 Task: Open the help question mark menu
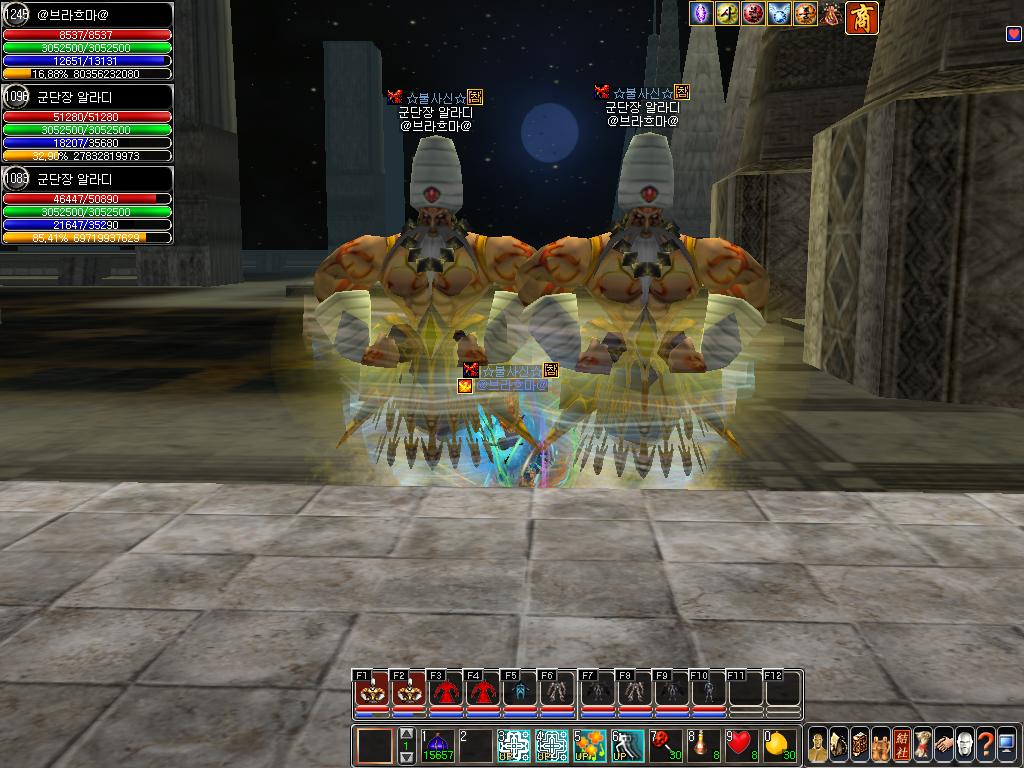pyautogui.click(x=986, y=745)
